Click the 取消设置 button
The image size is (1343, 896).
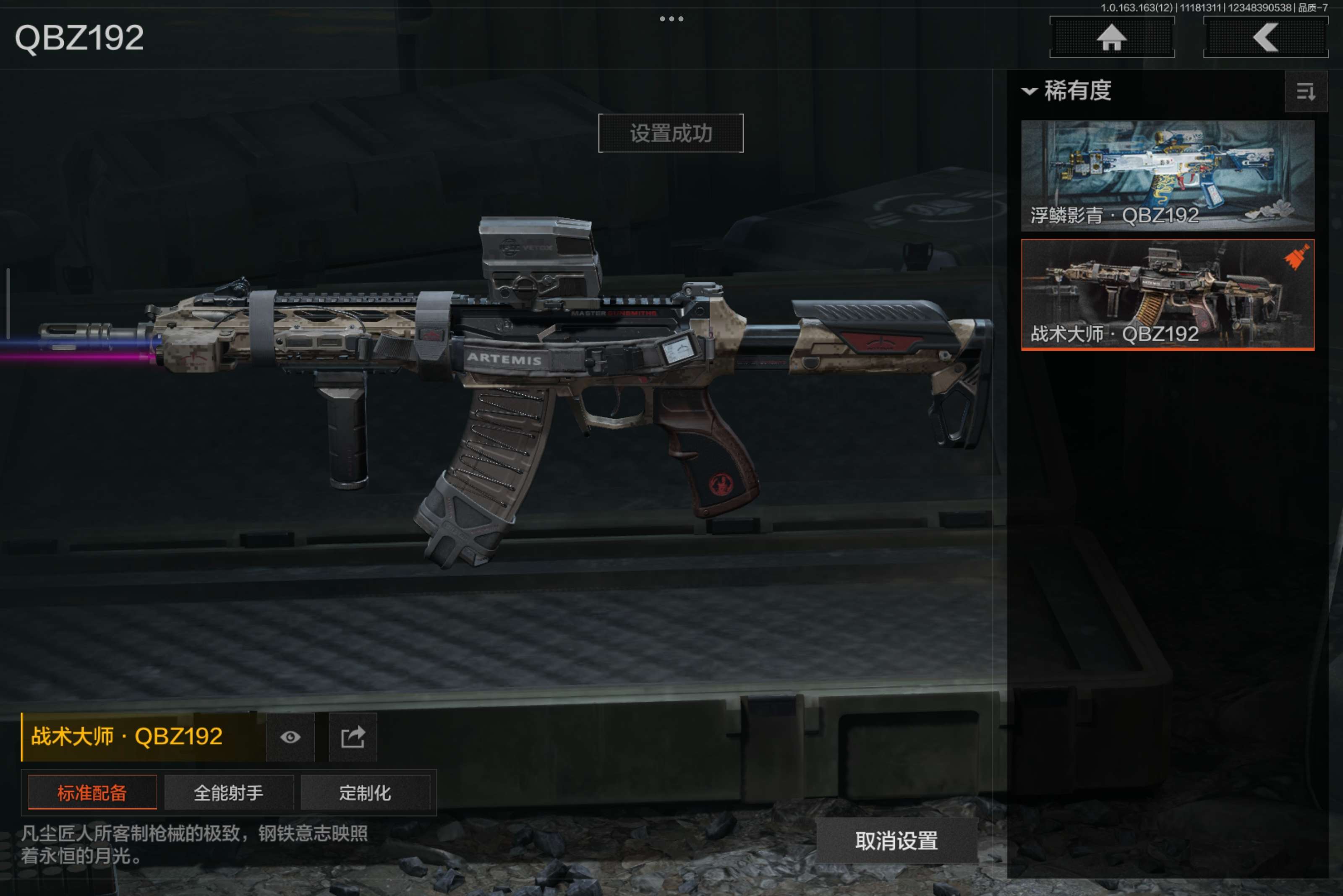click(x=896, y=841)
